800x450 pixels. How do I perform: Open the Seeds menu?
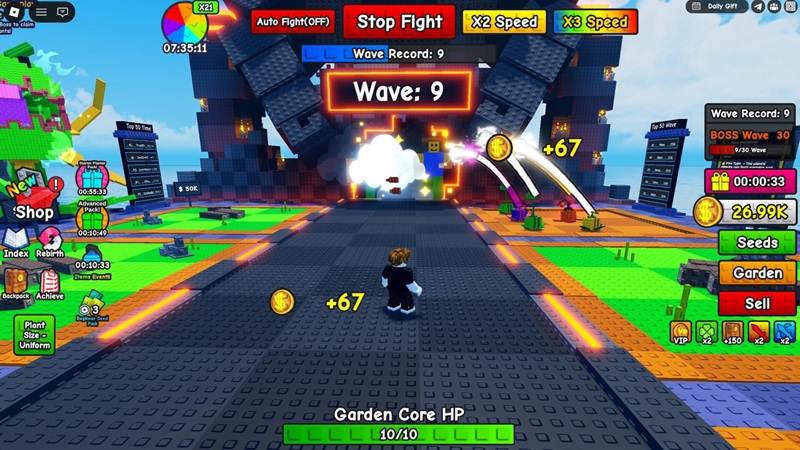coord(757,243)
